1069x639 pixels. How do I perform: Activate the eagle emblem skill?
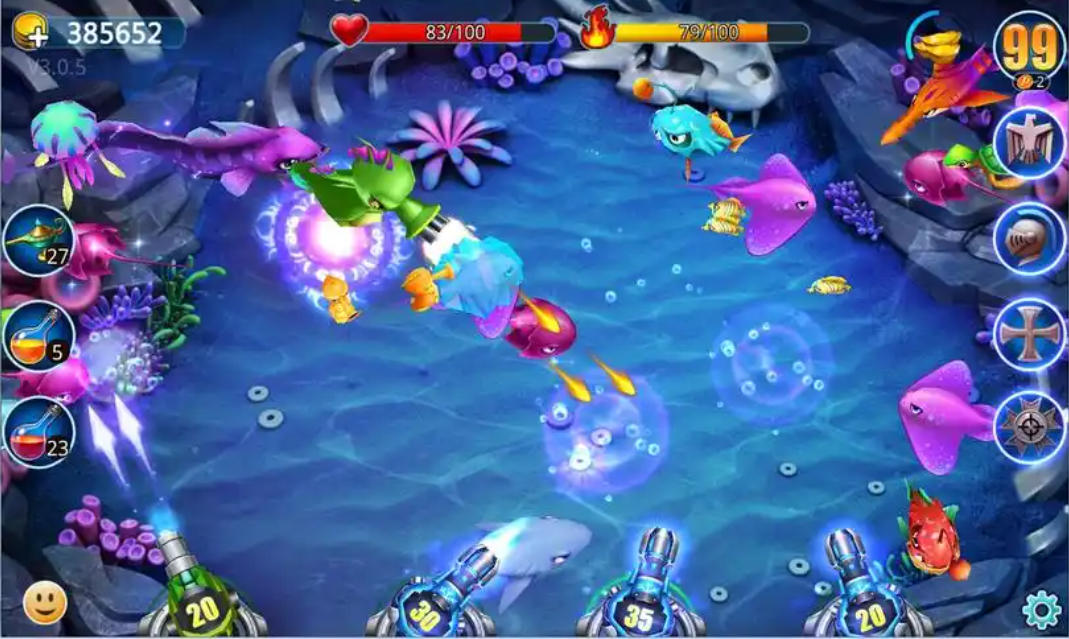(1029, 143)
